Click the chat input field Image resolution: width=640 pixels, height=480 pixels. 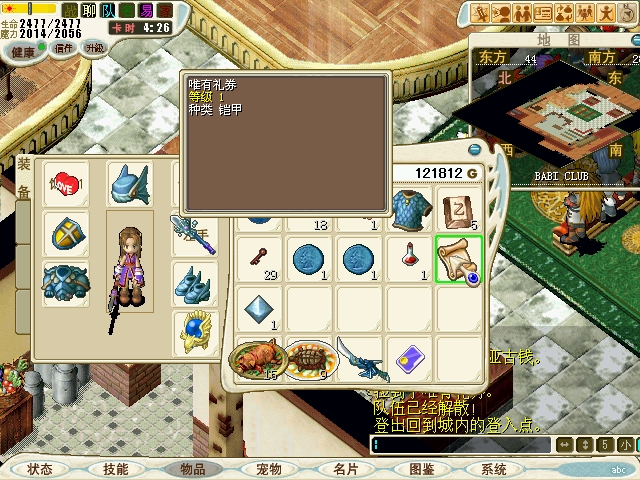(460, 444)
